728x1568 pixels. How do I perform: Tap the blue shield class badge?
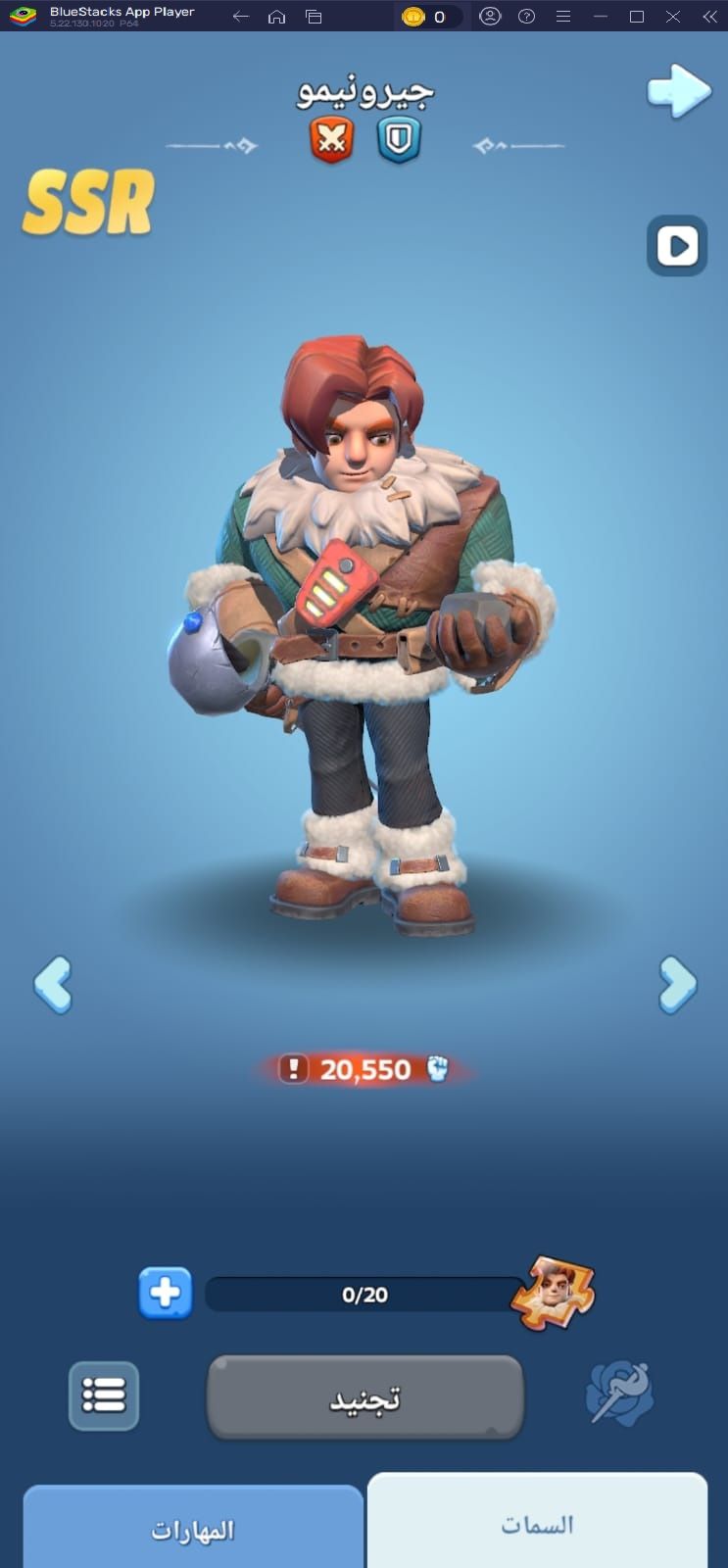coord(399,140)
